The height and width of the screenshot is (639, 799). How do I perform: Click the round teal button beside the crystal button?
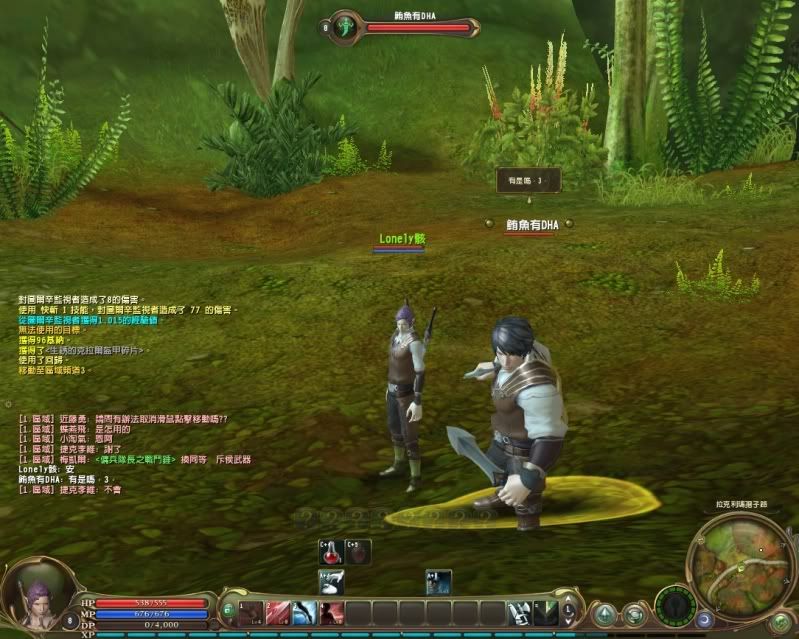point(634,614)
